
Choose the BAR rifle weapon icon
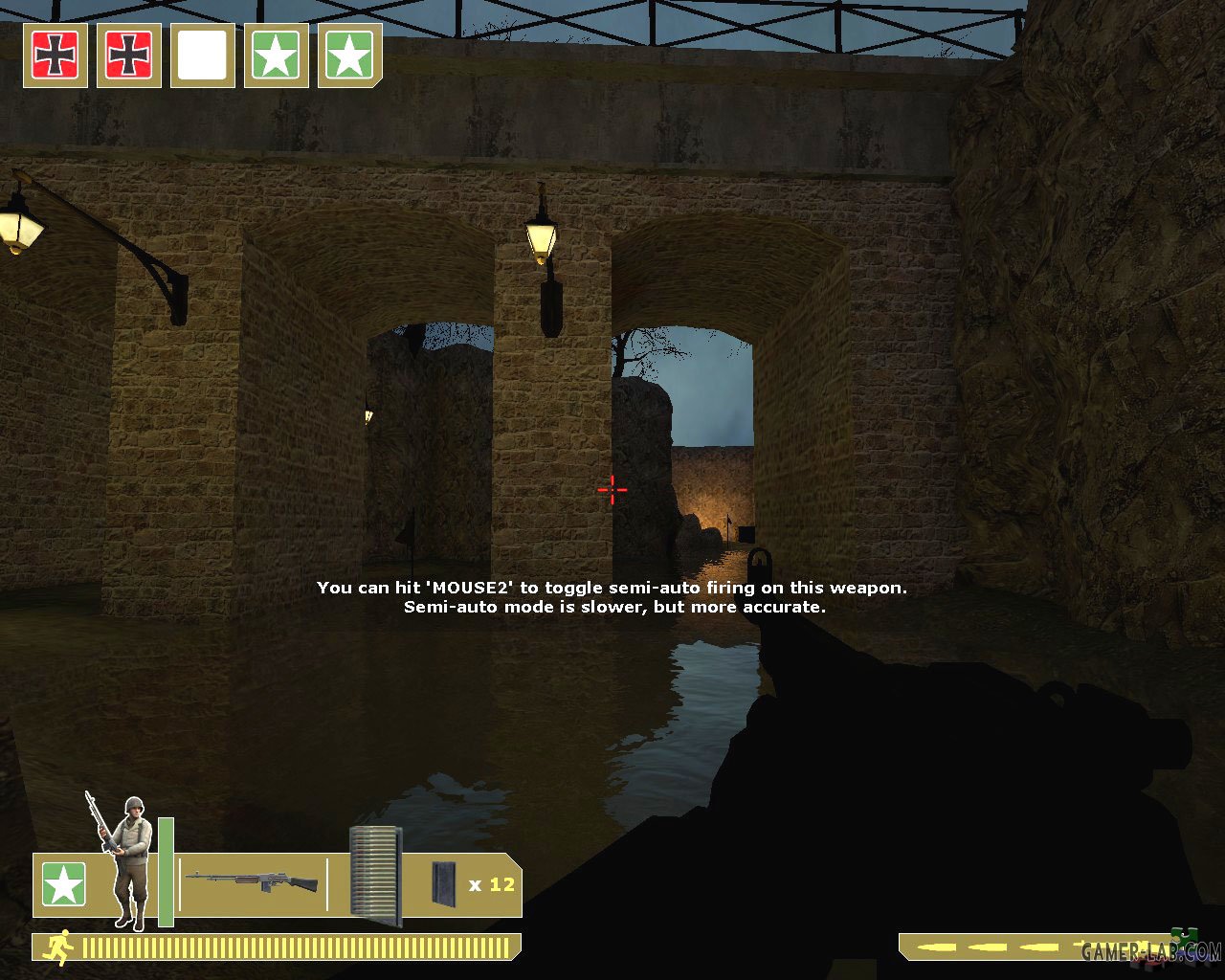coord(251,881)
